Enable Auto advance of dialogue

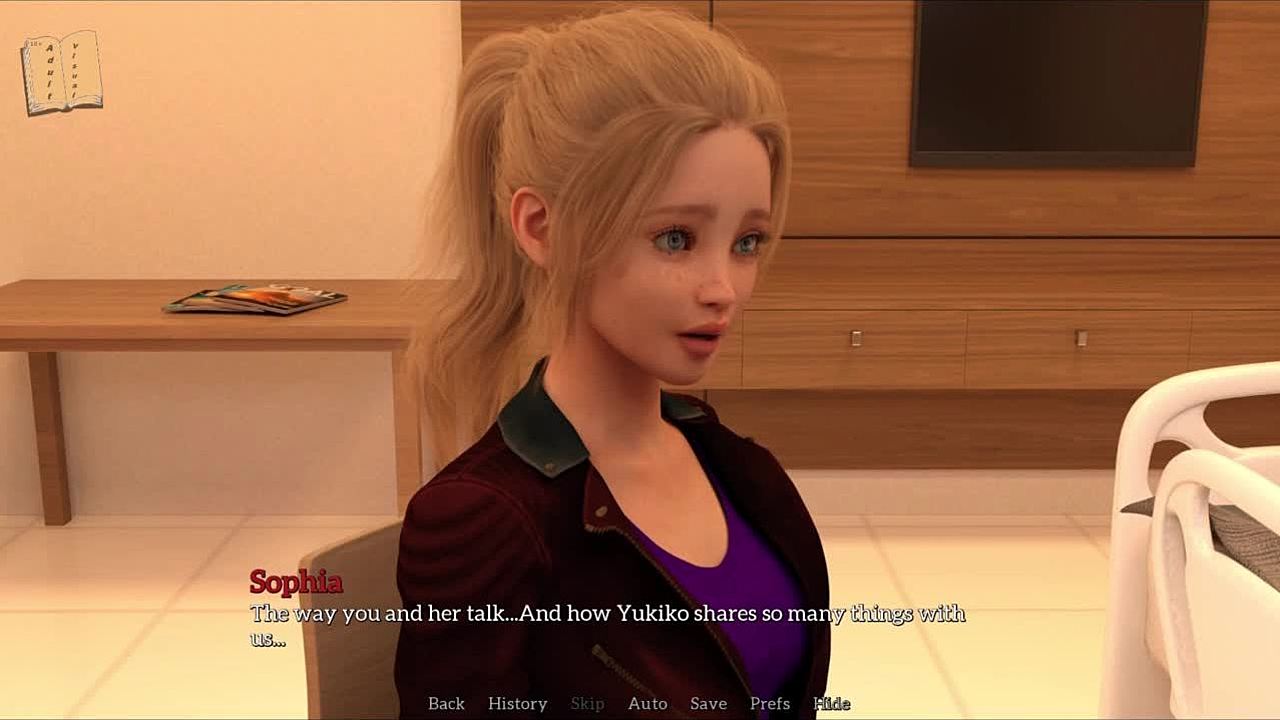click(x=647, y=704)
